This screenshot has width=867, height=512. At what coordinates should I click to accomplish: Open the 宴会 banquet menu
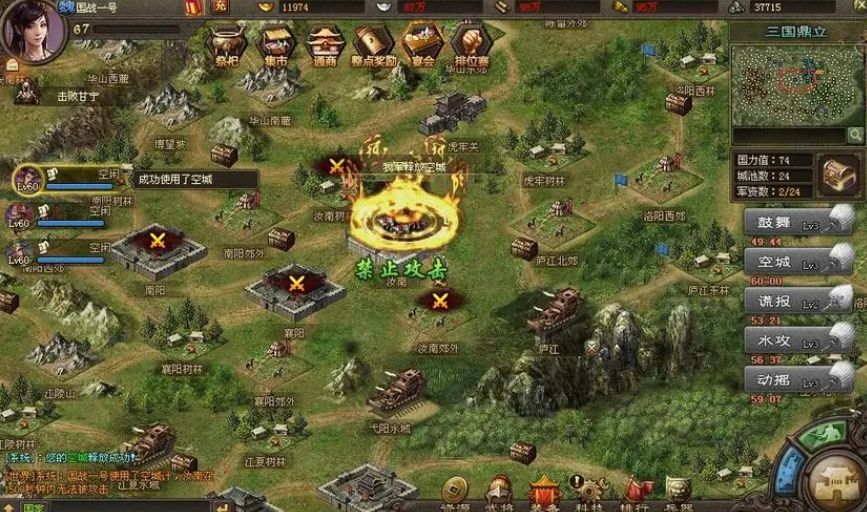pos(423,44)
